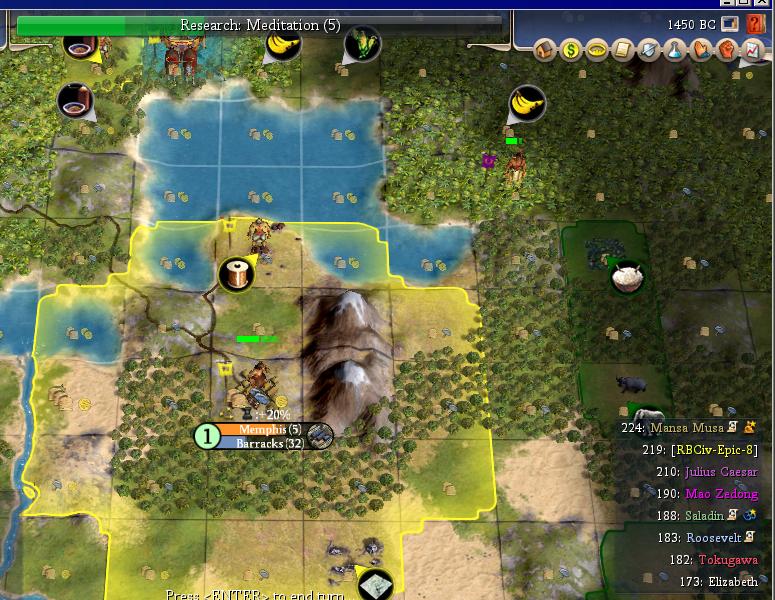The height and width of the screenshot is (600, 775).
Task: Open the Meditation research bar
Action: tap(260, 24)
